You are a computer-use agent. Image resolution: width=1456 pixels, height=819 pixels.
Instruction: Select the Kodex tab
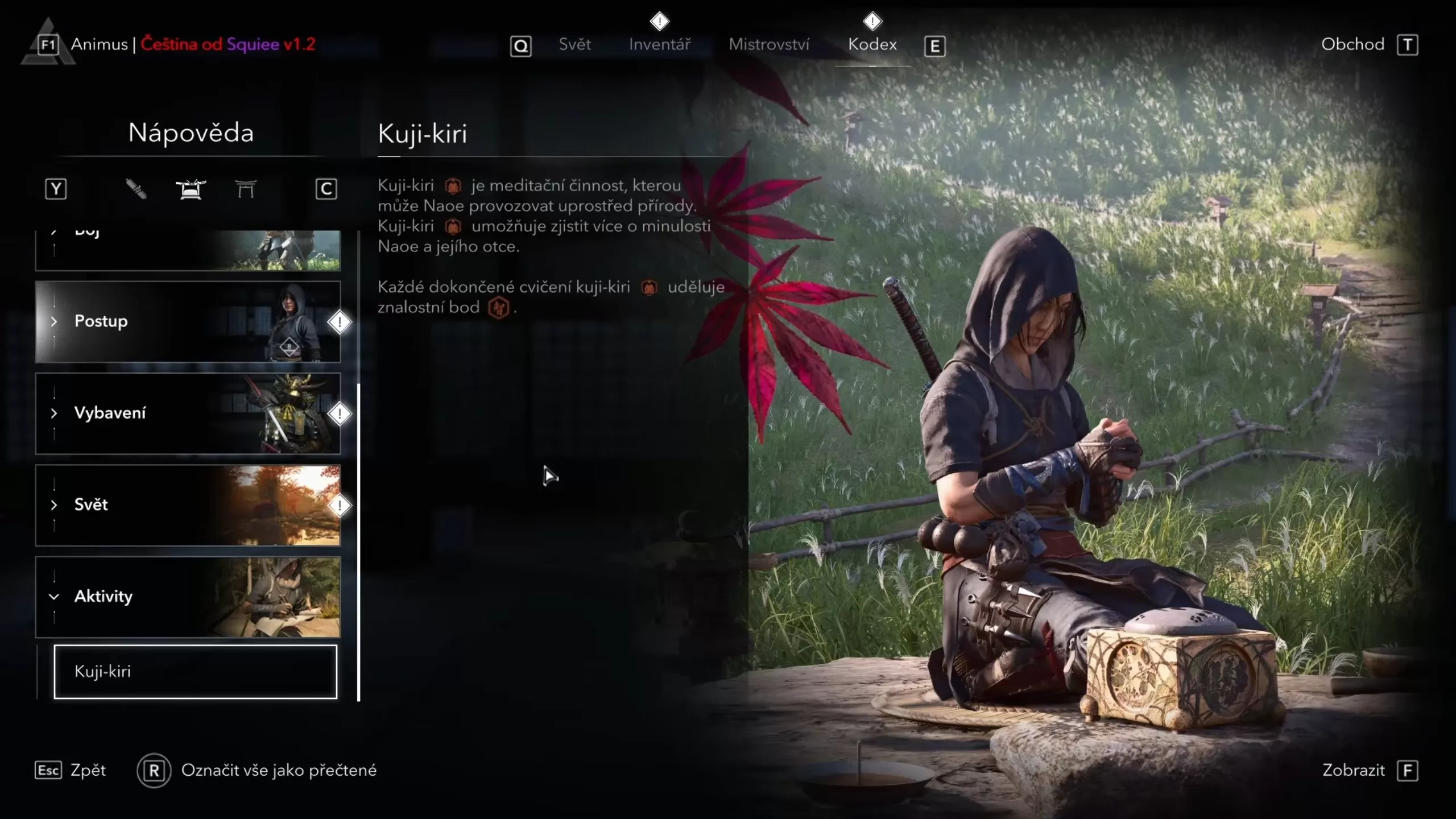872,44
